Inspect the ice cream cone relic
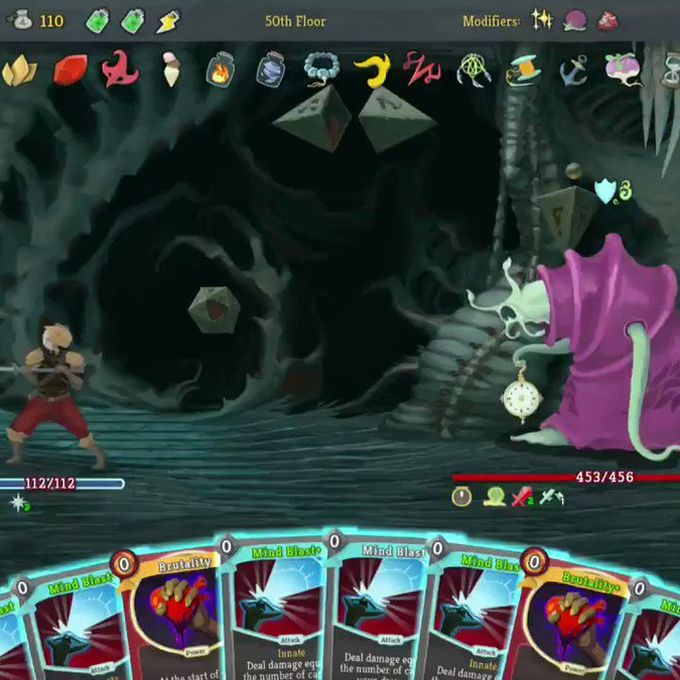 171,69
